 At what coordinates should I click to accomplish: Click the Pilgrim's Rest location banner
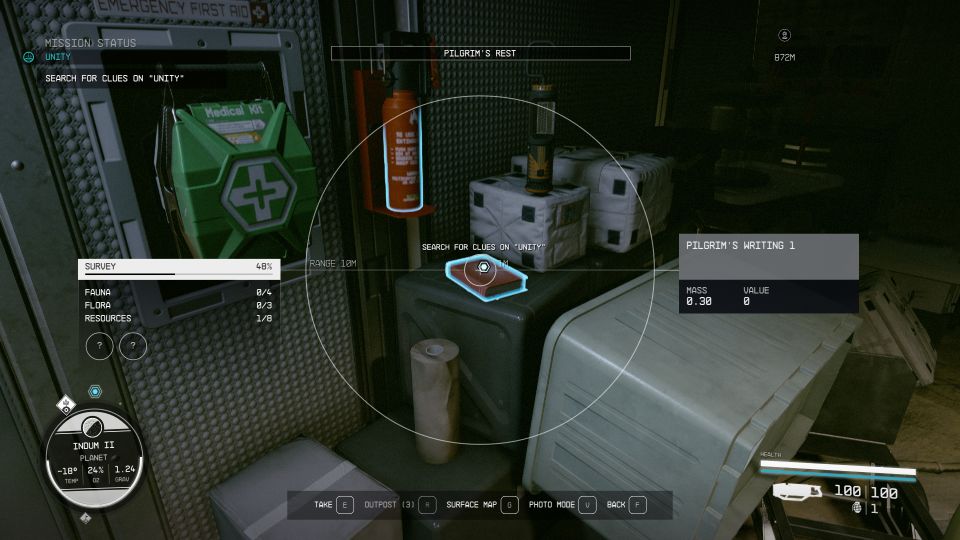click(480, 53)
